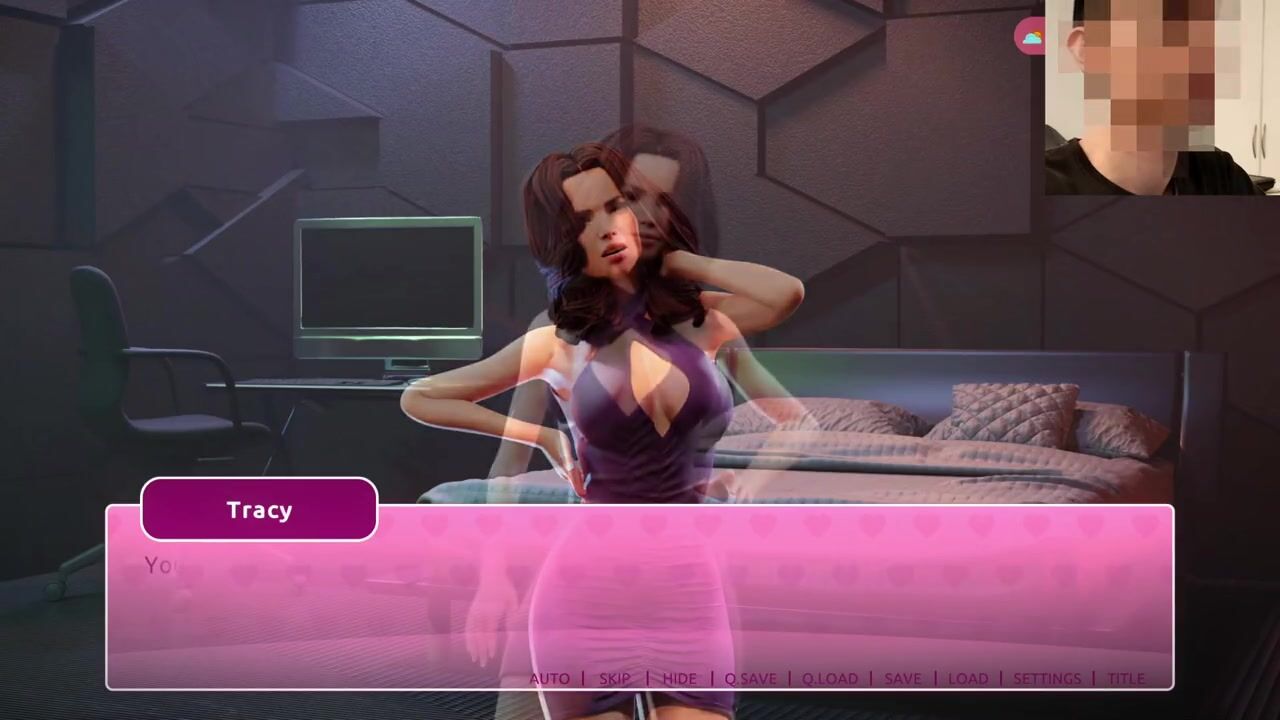This screenshot has width=1280, height=720.
Task: Open the LOAD menu
Action: click(x=967, y=678)
